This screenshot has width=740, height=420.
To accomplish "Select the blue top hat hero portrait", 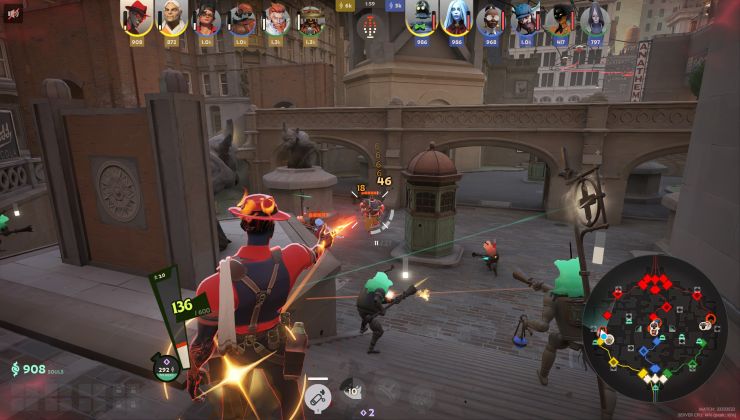I will pyautogui.click(x=526, y=18).
